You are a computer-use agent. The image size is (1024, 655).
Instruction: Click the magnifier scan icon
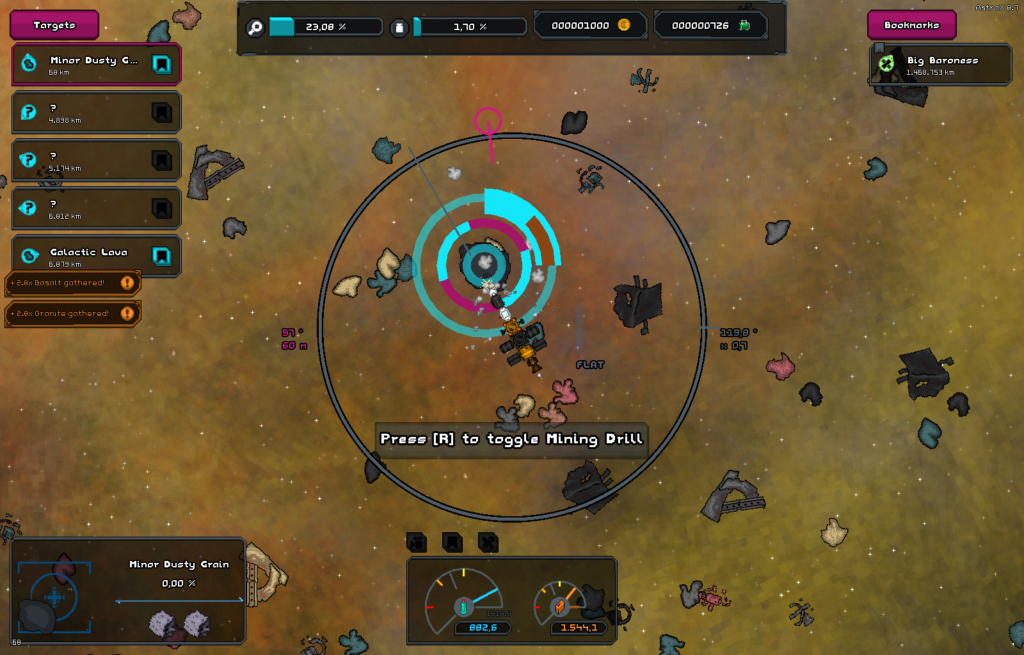coord(255,26)
